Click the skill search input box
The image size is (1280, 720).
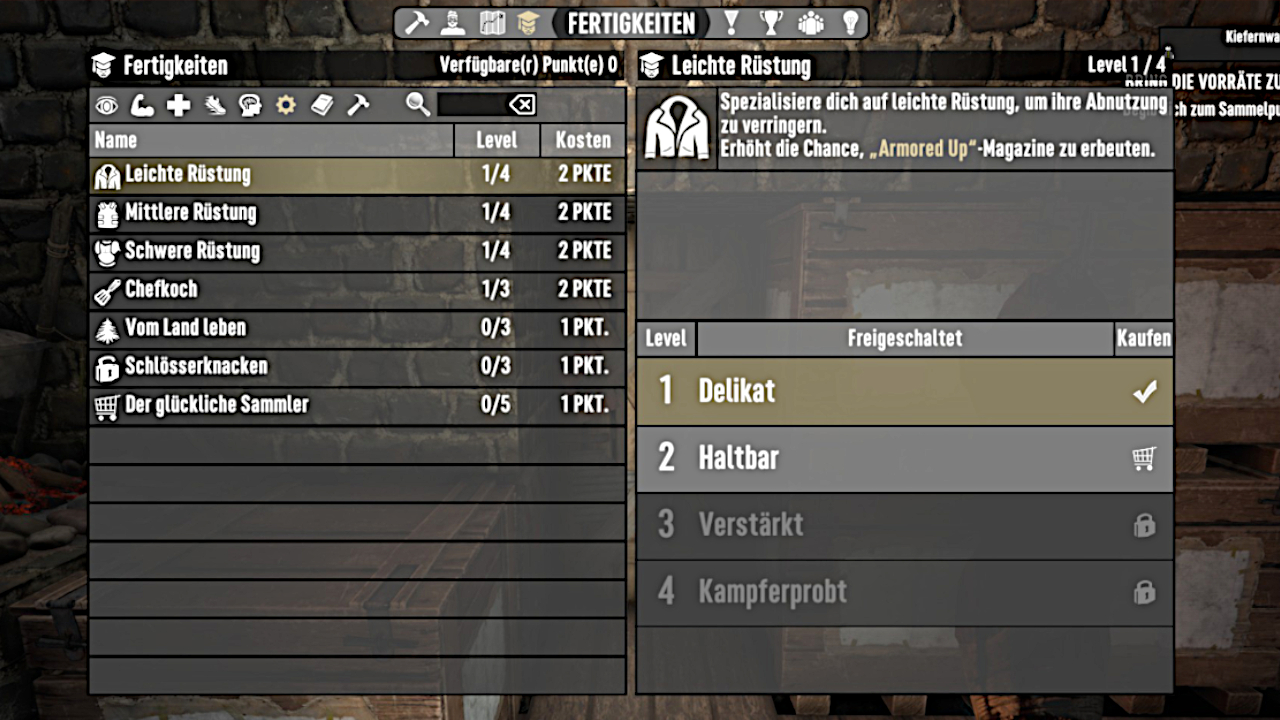pyautogui.click(x=472, y=105)
